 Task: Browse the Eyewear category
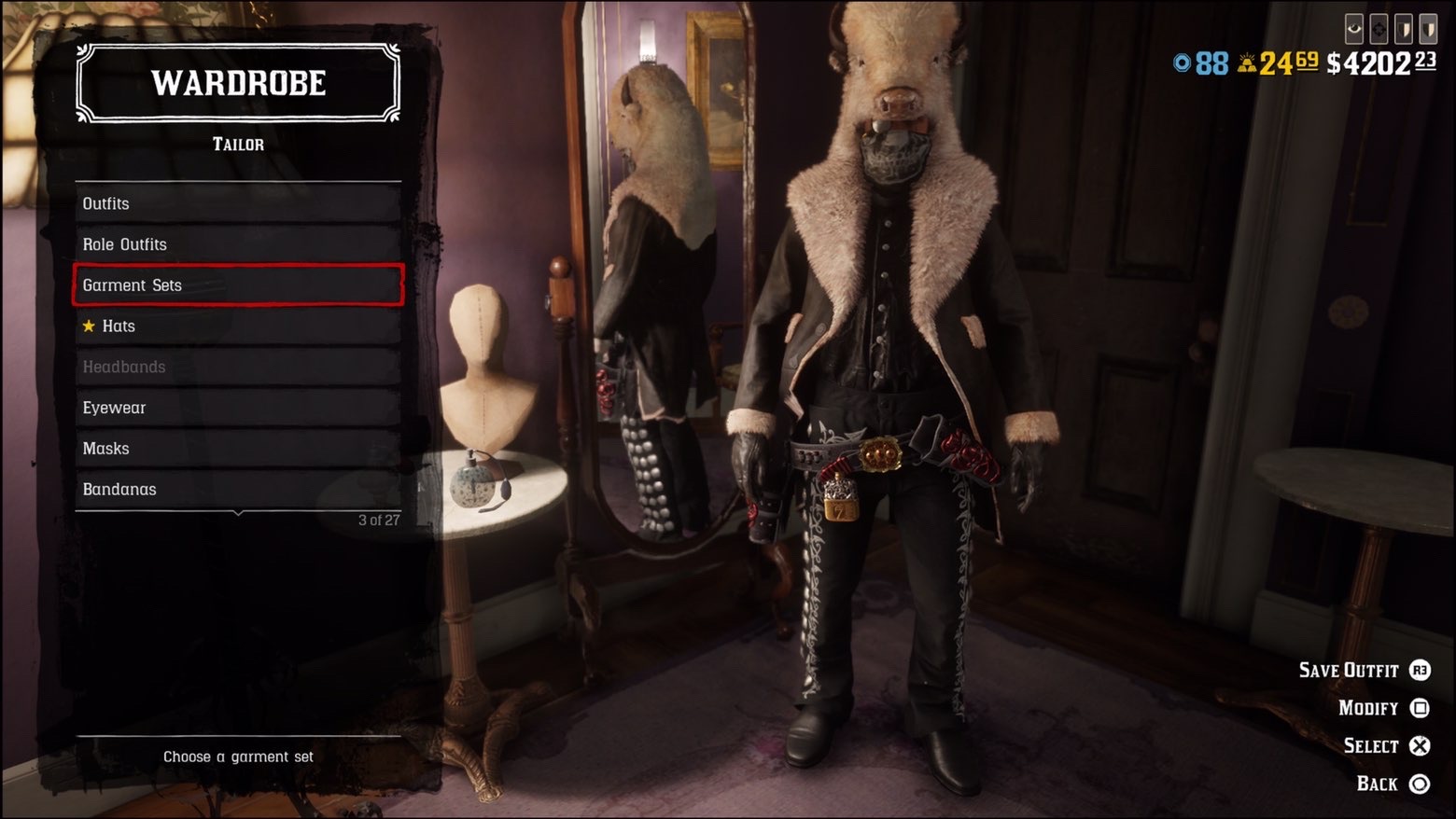click(238, 408)
